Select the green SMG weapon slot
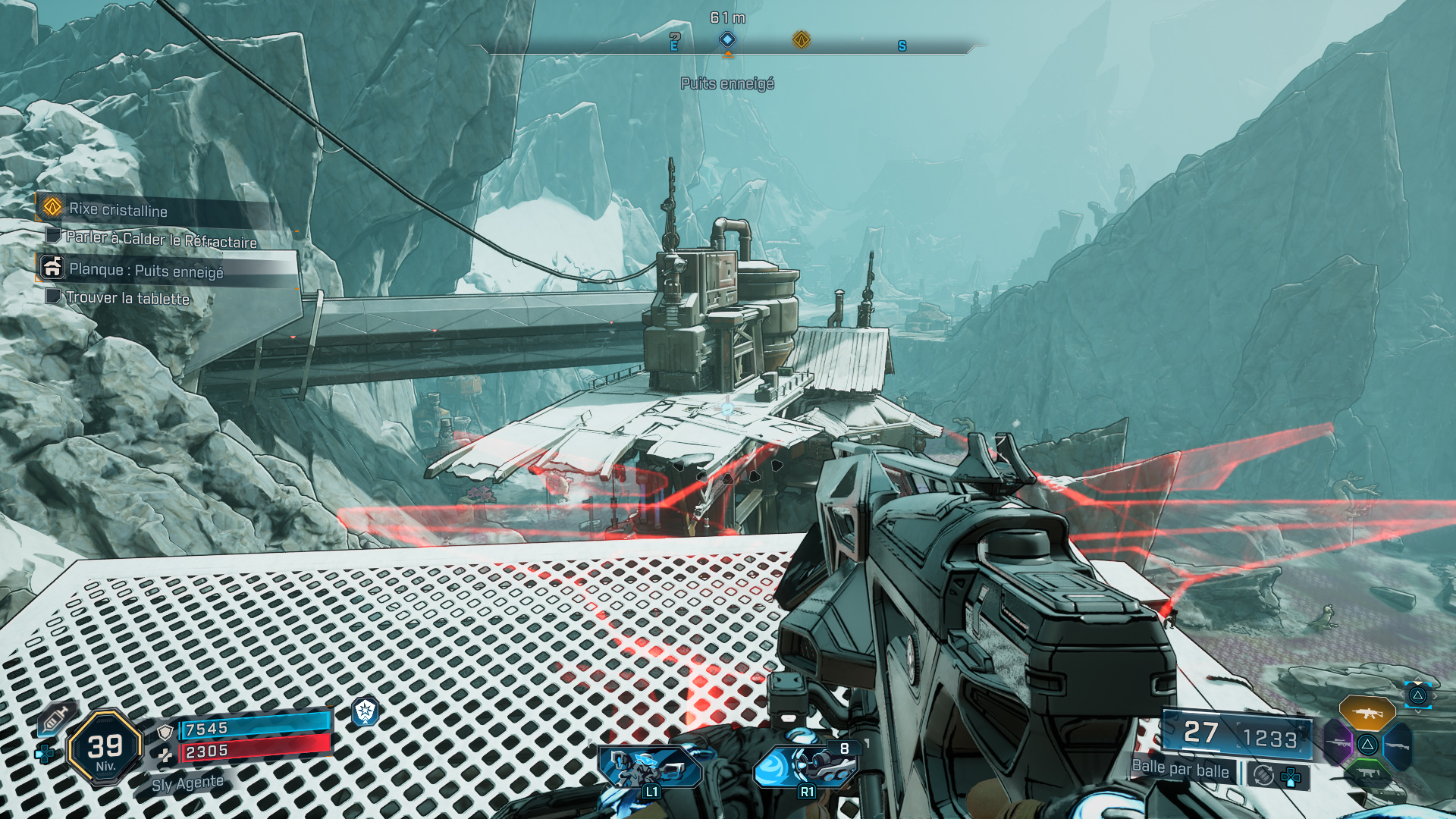This screenshot has width=1456, height=819. coord(1369,773)
